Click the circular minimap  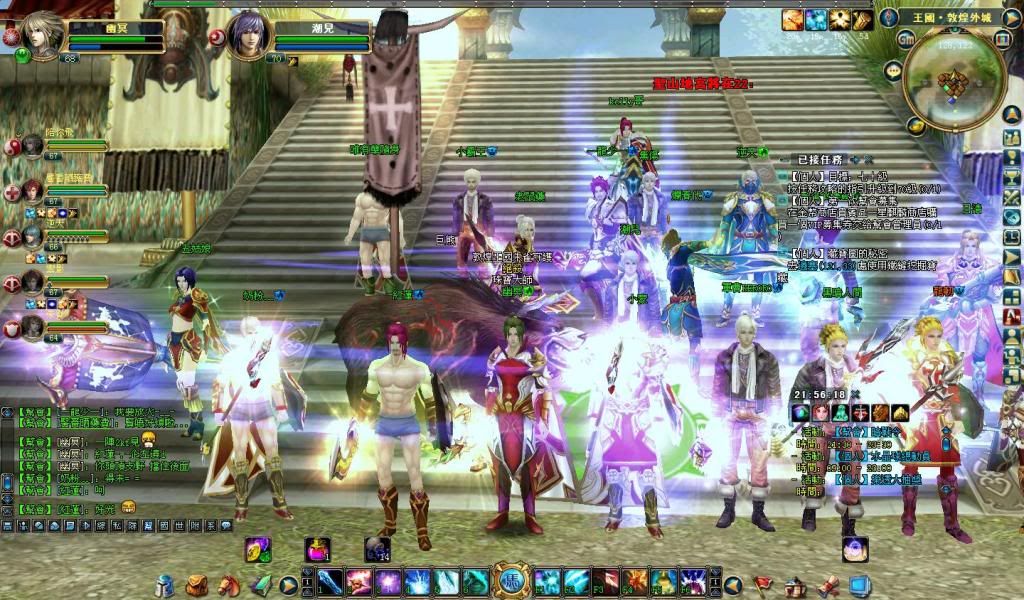pyautogui.click(x=953, y=83)
